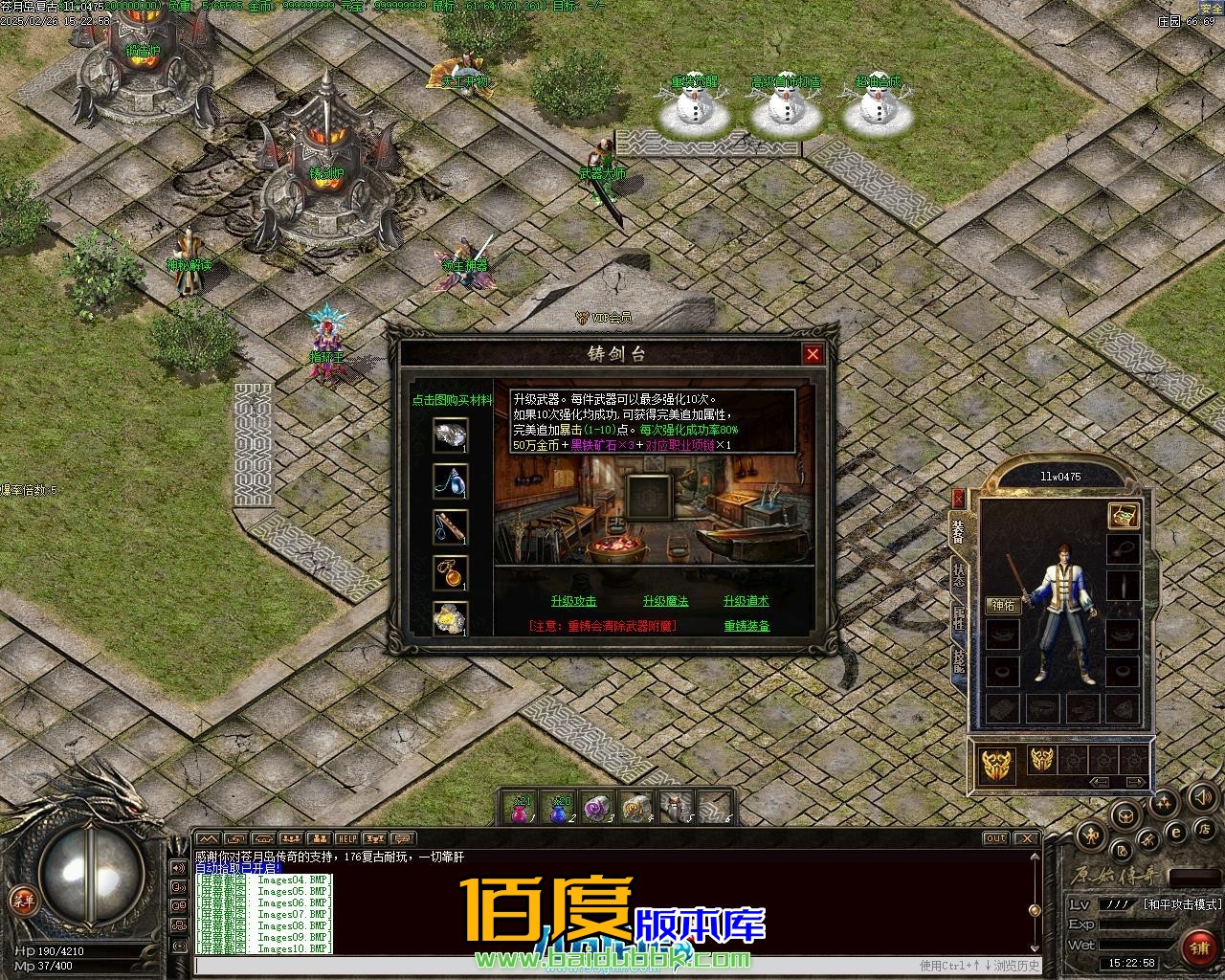Choose 升级攻击 to upgrade attack
The image size is (1225, 980).
(x=573, y=601)
